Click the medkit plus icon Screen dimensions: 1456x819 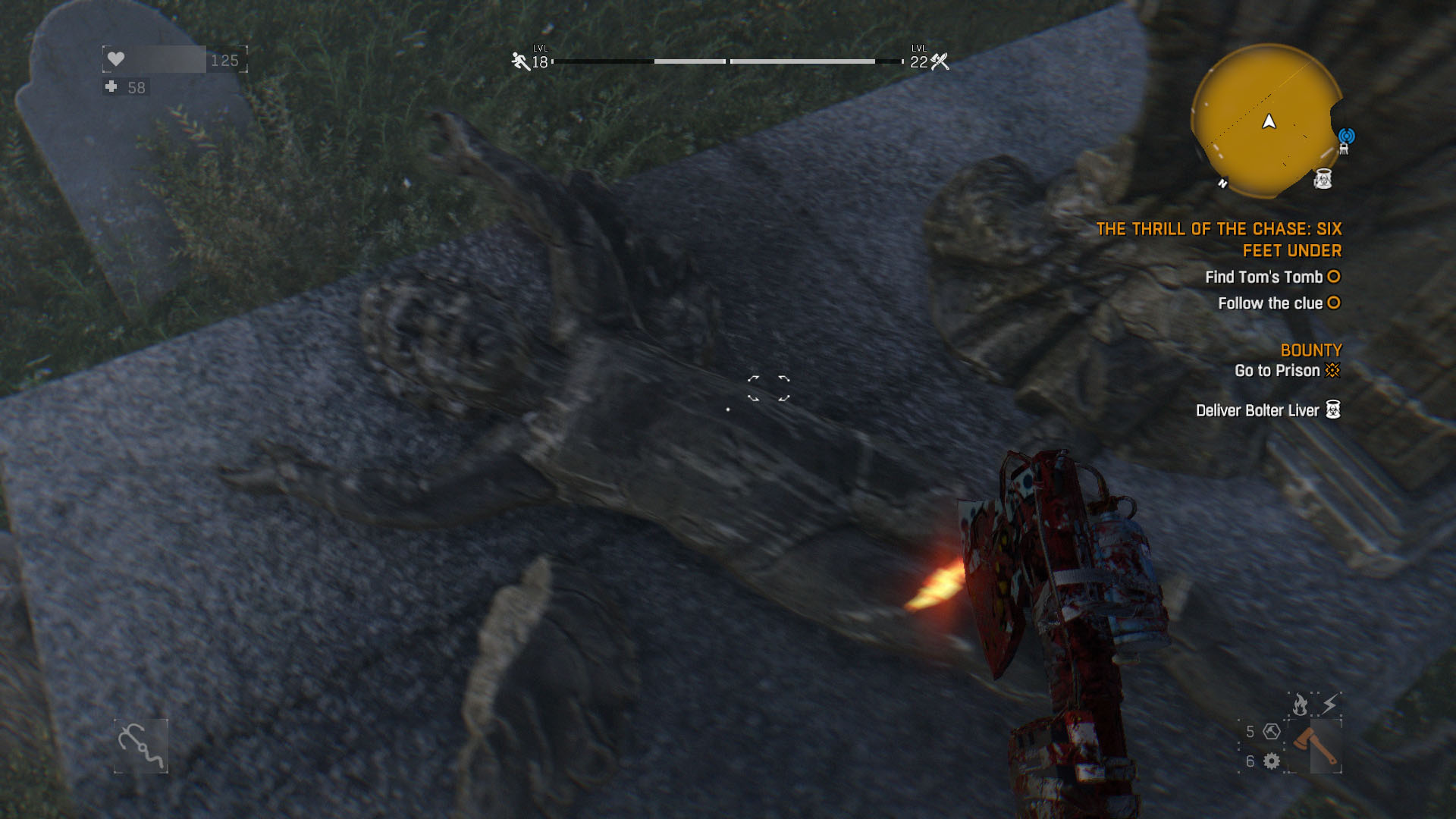point(111,87)
